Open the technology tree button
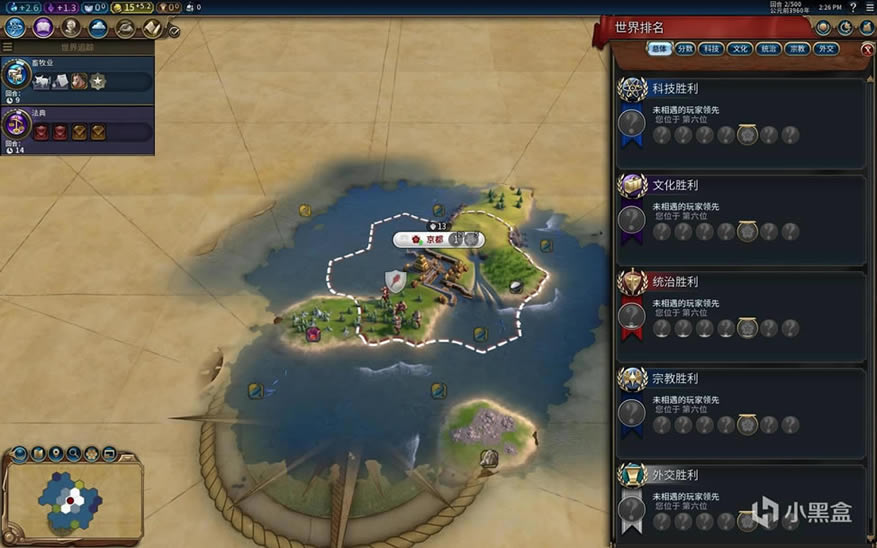 click(16, 27)
